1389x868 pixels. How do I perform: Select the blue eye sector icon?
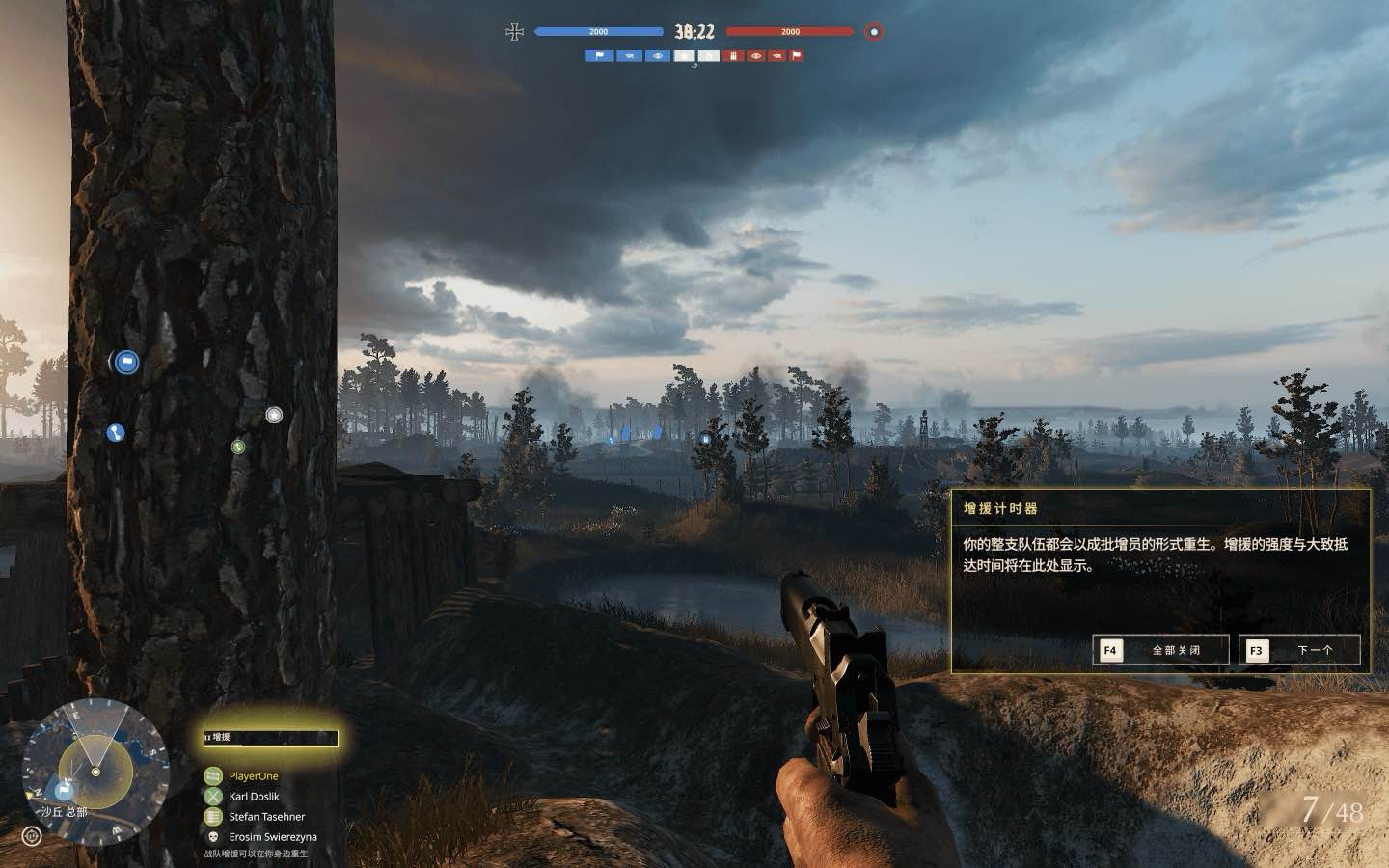click(658, 56)
